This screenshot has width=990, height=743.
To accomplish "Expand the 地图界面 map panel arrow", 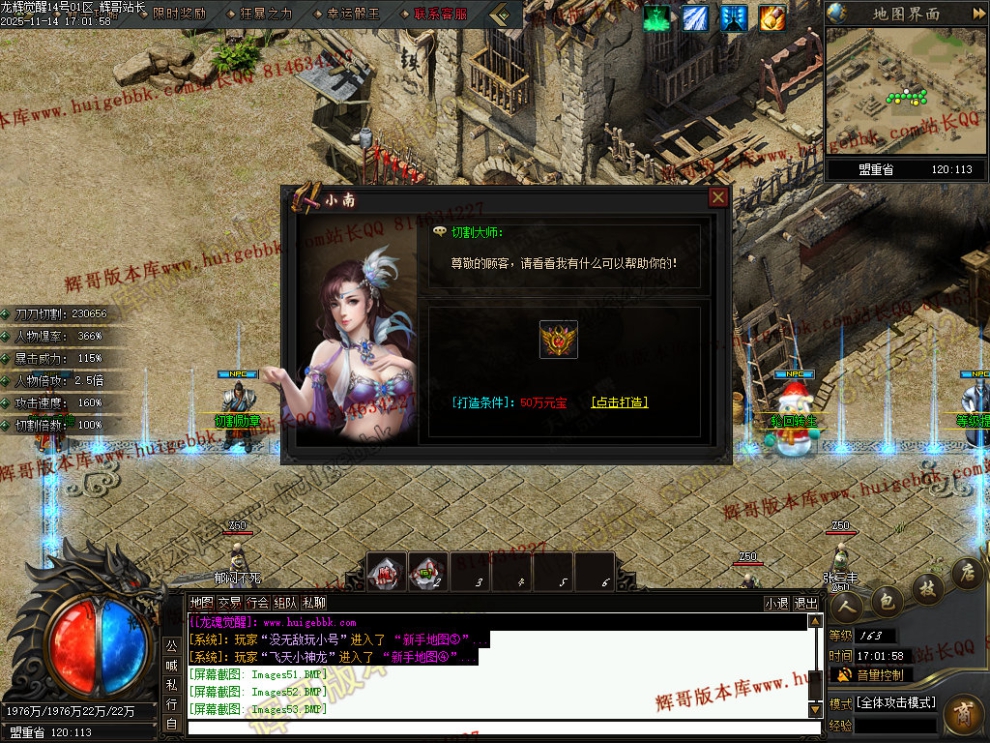I will [x=978, y=13].
